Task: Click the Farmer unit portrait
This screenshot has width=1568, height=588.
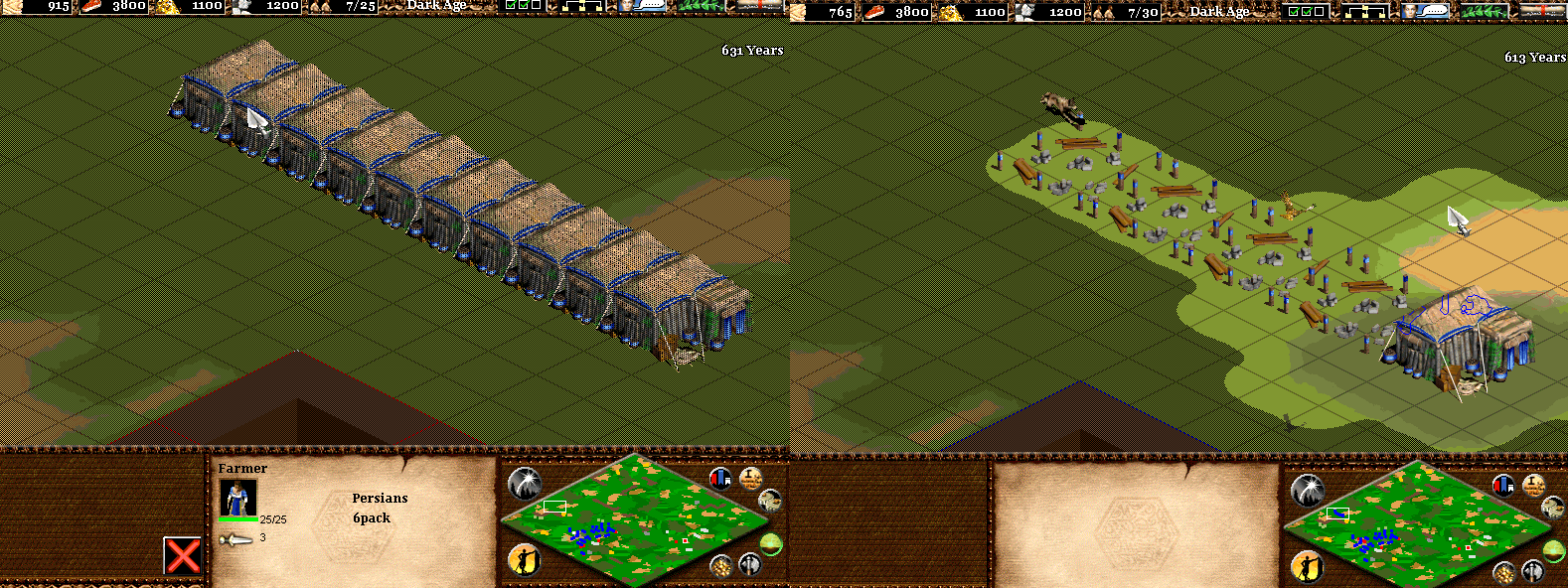Action: (237, 497)
